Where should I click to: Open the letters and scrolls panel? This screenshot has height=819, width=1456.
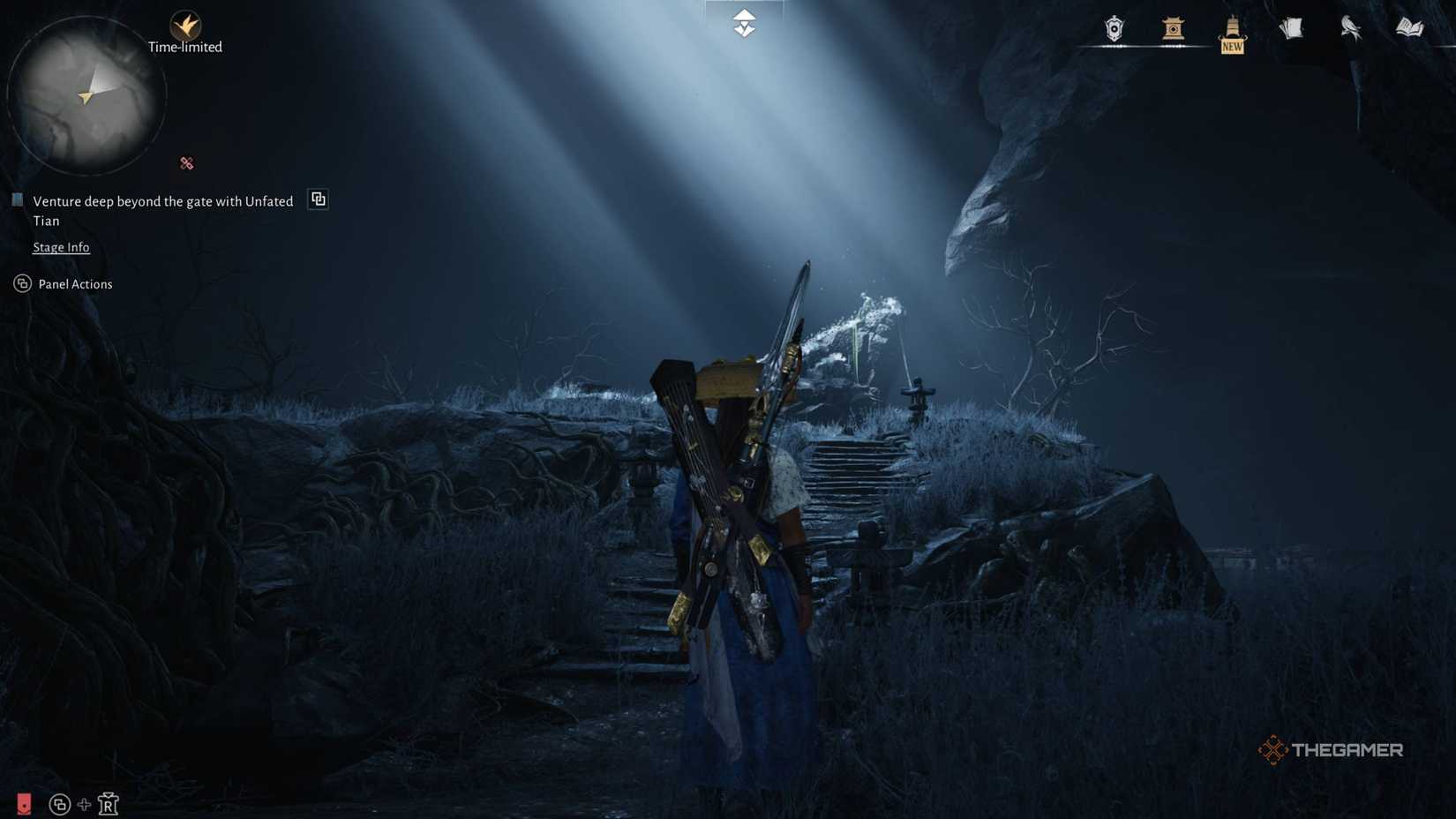(x=1292, y=28)
